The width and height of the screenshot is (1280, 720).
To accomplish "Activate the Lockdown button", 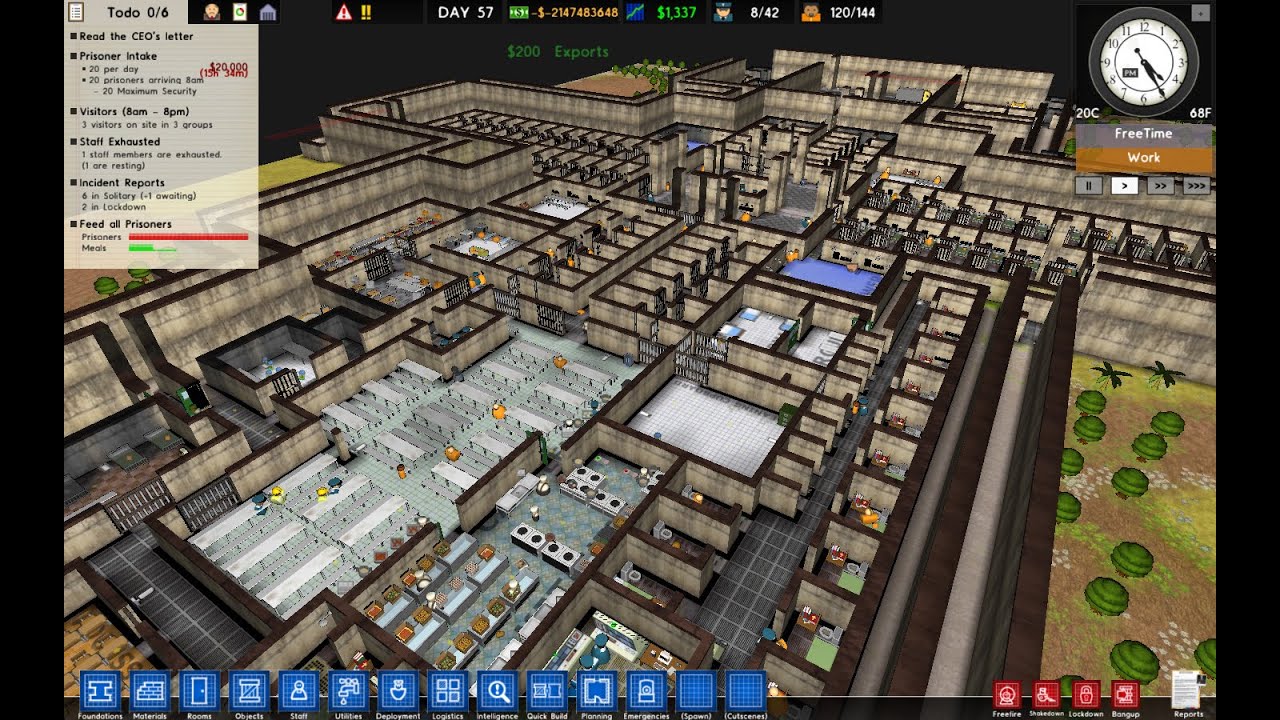I will point(1086,694).
